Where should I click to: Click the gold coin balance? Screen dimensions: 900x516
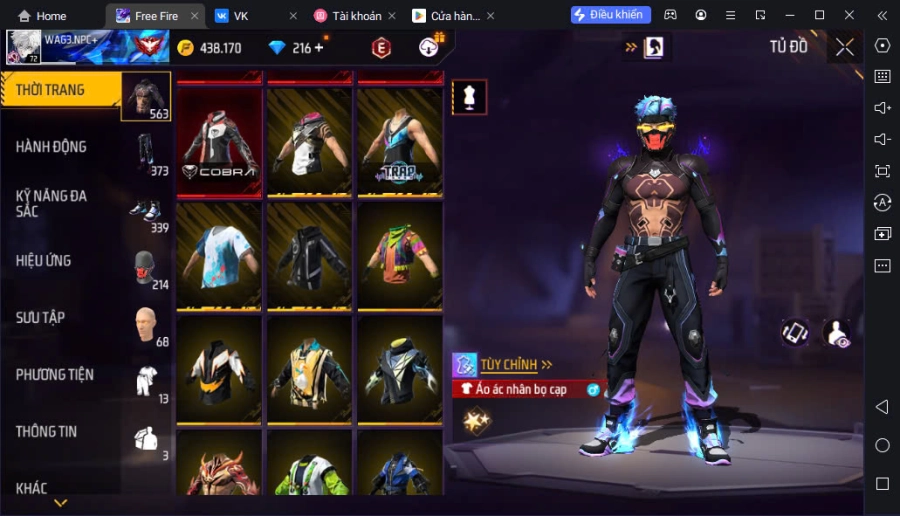click(x=210, y=48)
